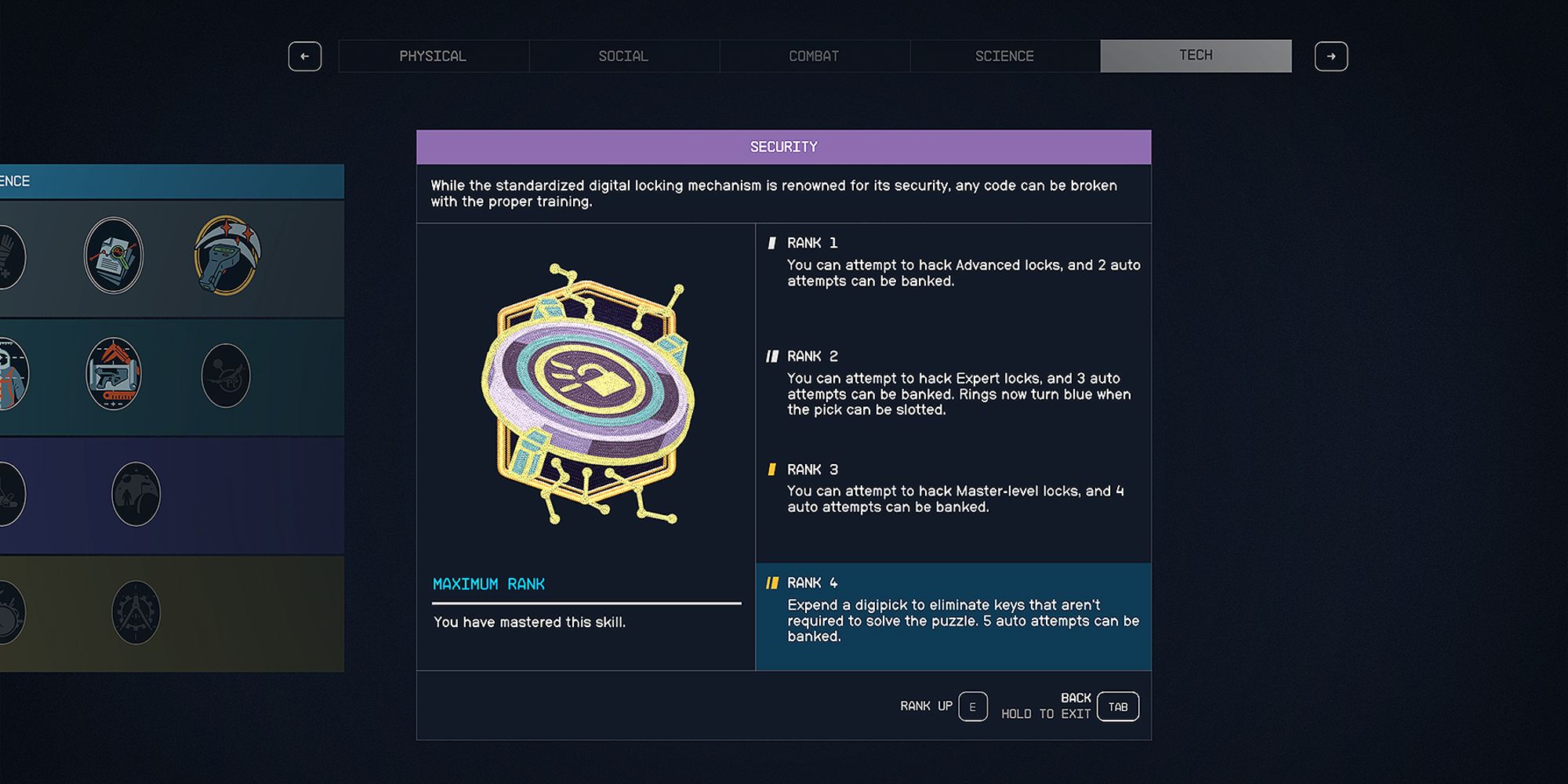Screen dimensions: 1568x784
Task: Click the Rank 3 yellow pip marker
Action: point(771,469)
